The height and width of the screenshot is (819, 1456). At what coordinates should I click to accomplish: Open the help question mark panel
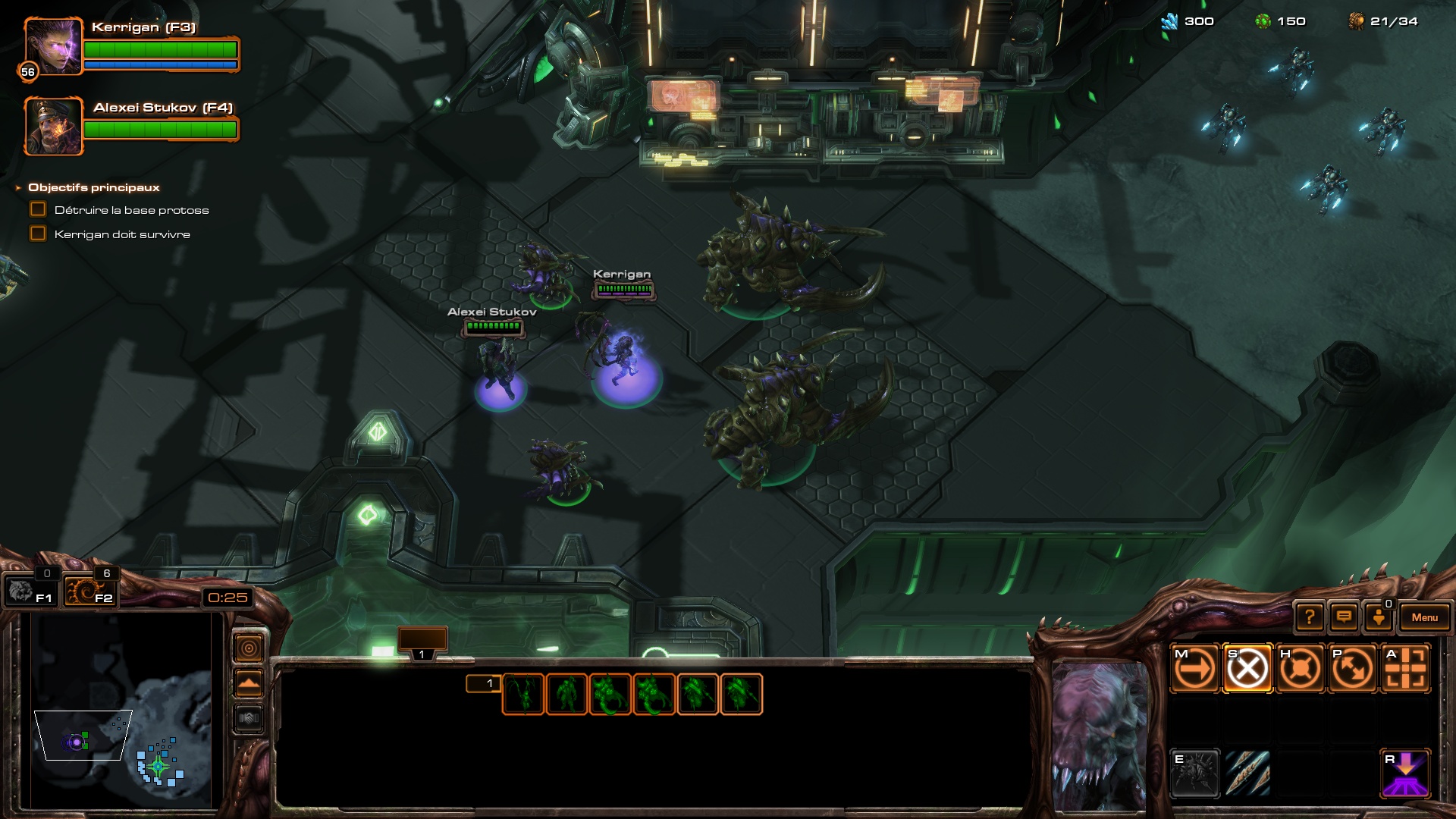tap(1310, 617)
